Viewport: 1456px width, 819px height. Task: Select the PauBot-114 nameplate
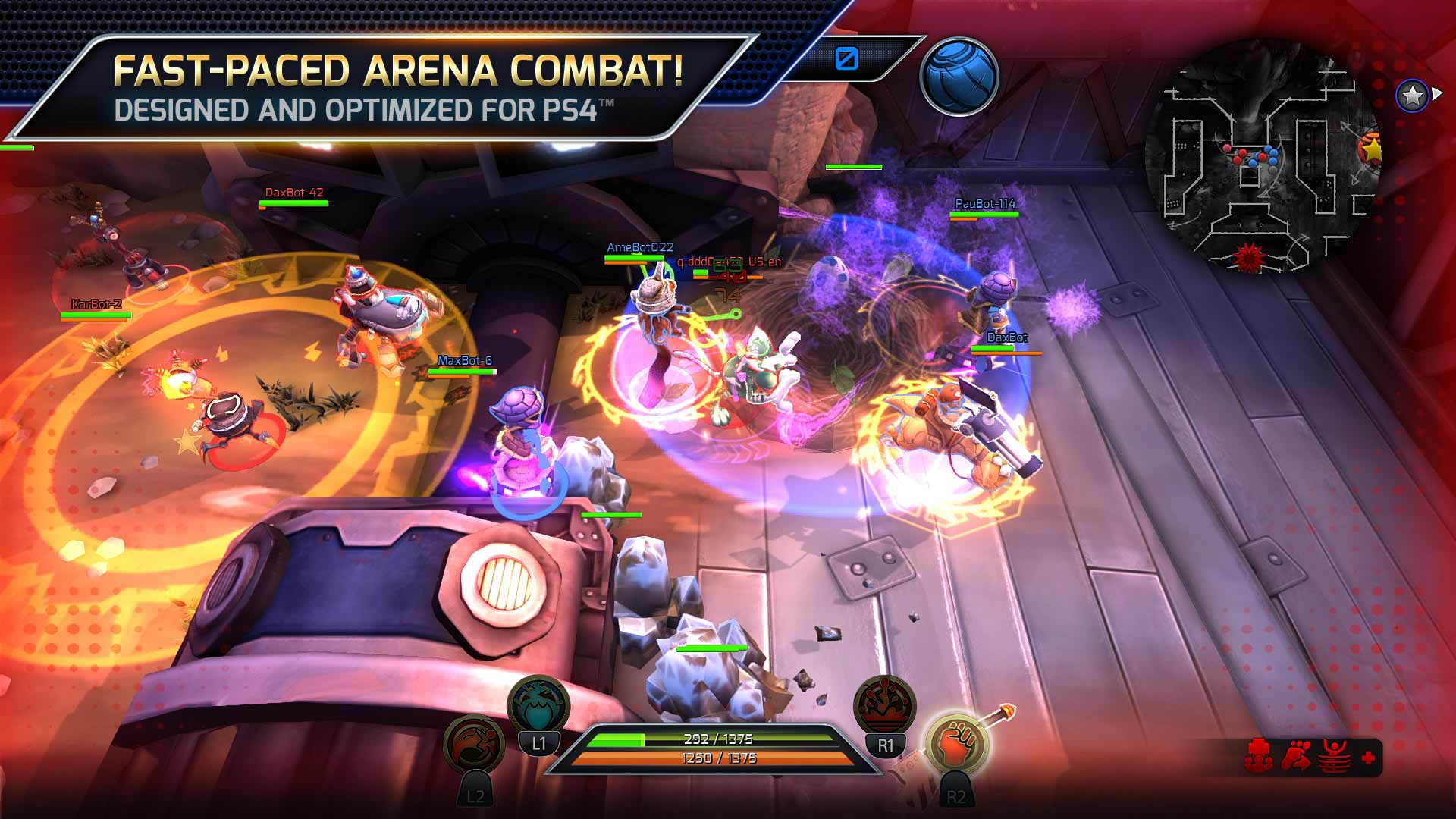tap(984, 203)
